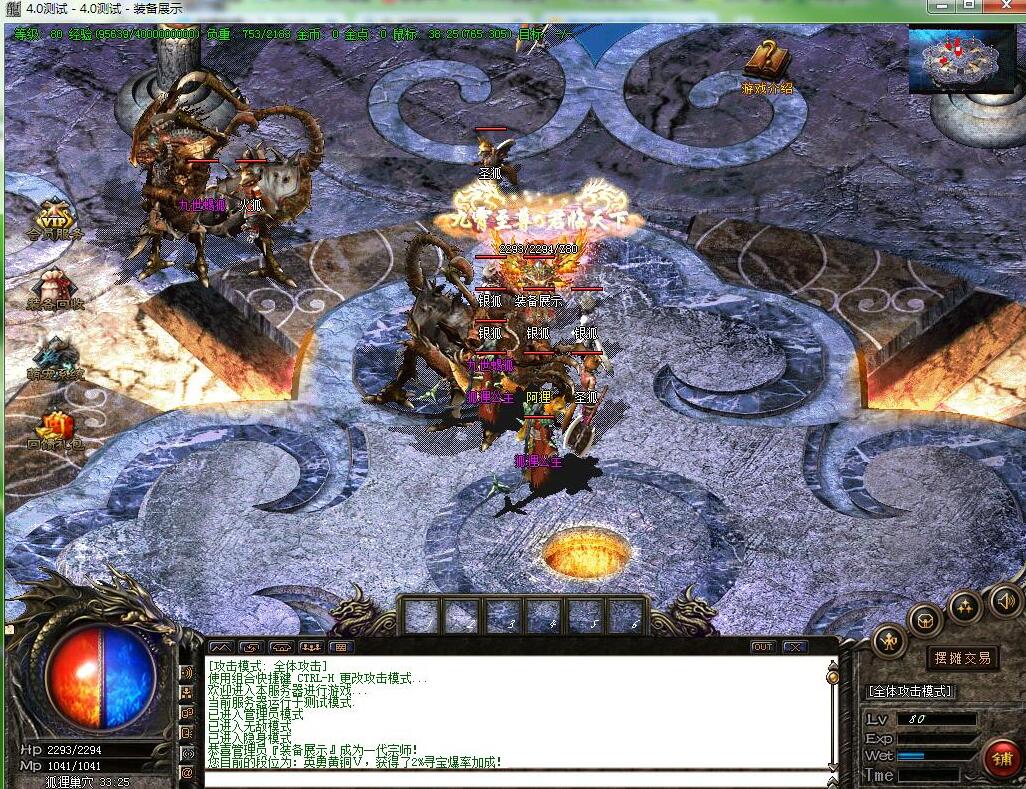Close the game with the X beside OUT
Viewport: 1026px width, 789px height.
click(795, 647)
